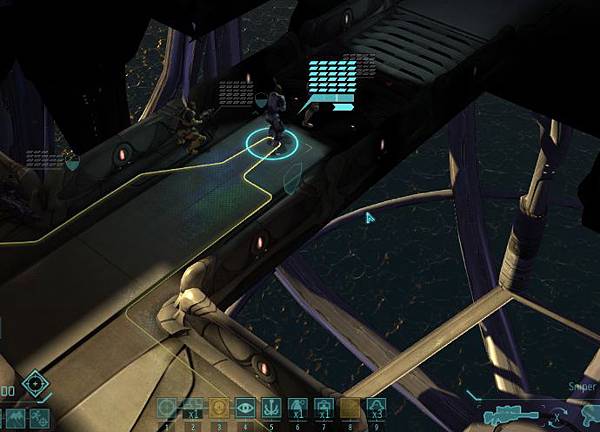Screen dimensions: 600x432
Task: Activate the ability slot marked x3
Action: pyautogui.click(x=375, y=409)
